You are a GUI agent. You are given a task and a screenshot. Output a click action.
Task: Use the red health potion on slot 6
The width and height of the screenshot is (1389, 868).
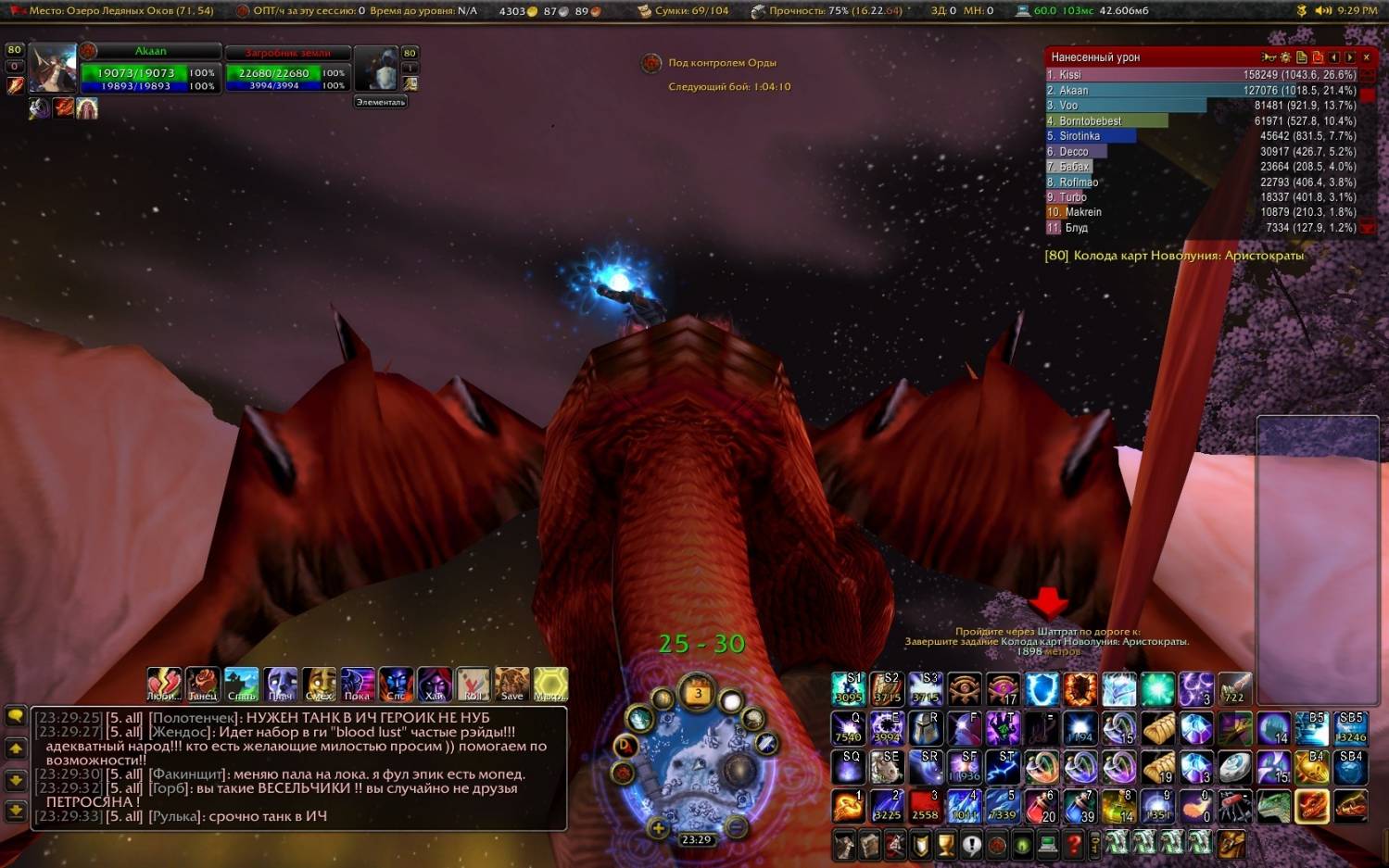1042,806
